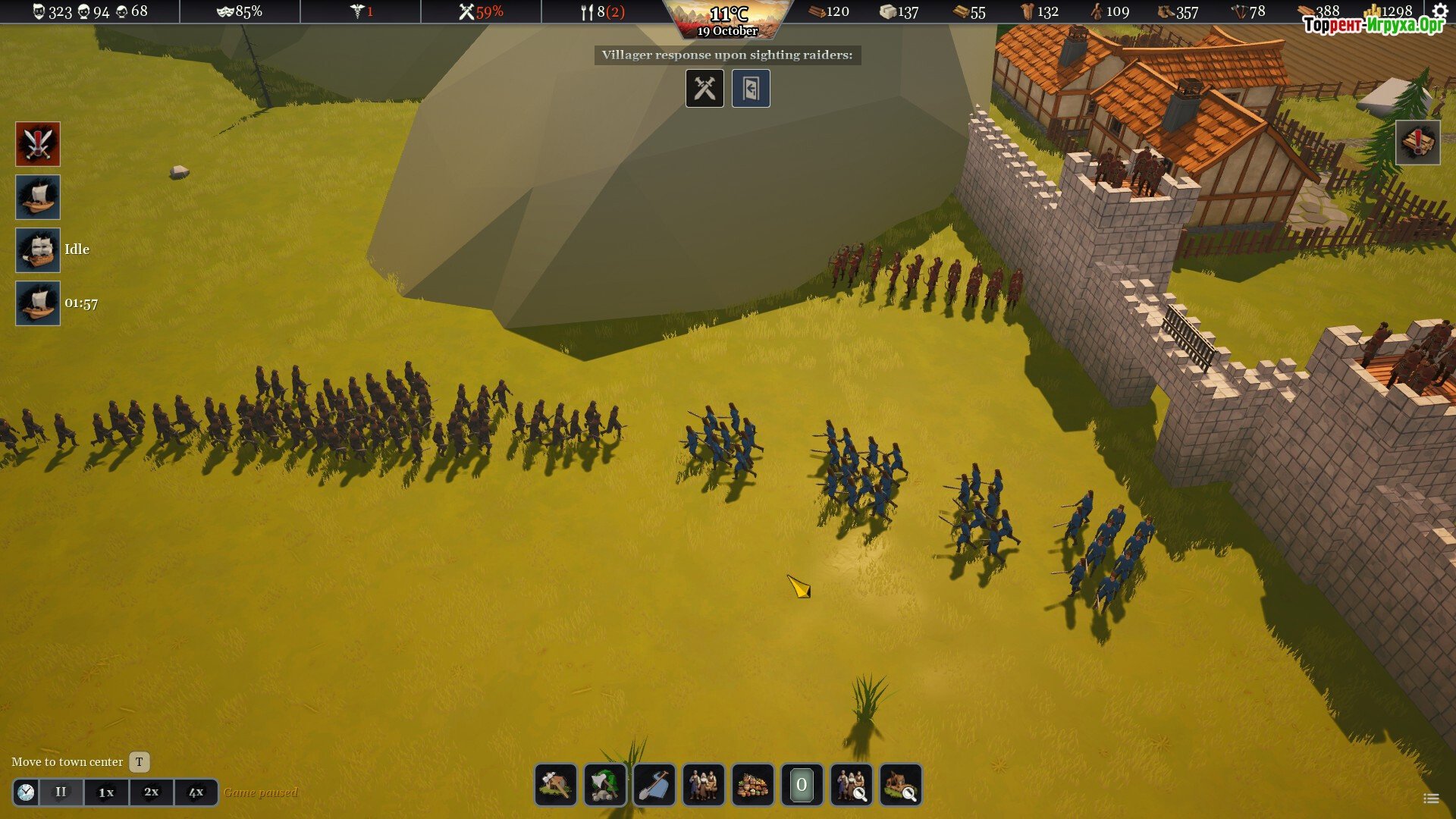
Task: Open settings via the gear icon
Action: pyautogui.click(x=1440, y=11)
